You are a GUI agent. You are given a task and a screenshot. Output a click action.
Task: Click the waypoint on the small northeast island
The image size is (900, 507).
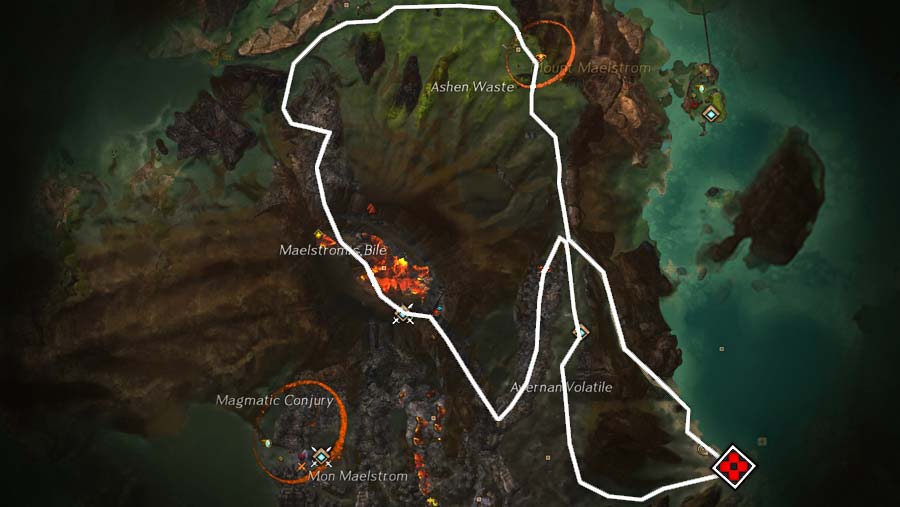click(710, 114)
